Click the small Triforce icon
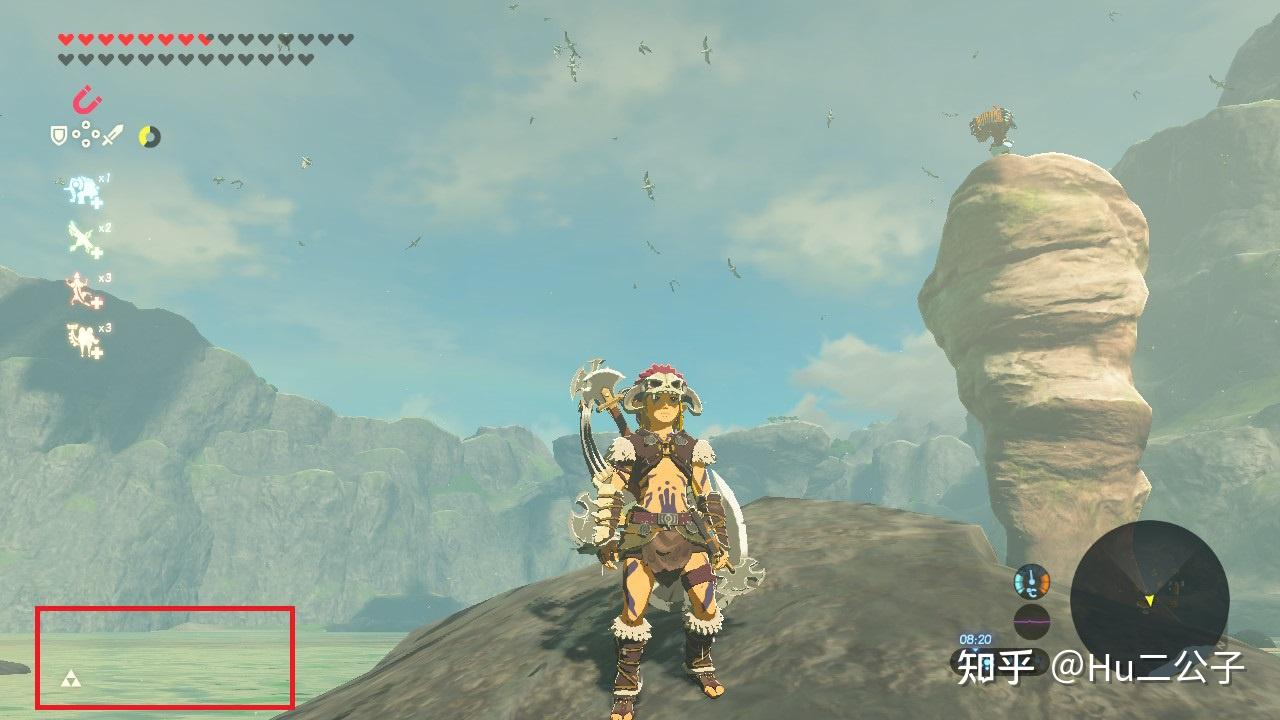The width and height of the screenshot is (1280, 720). (72, 680)
